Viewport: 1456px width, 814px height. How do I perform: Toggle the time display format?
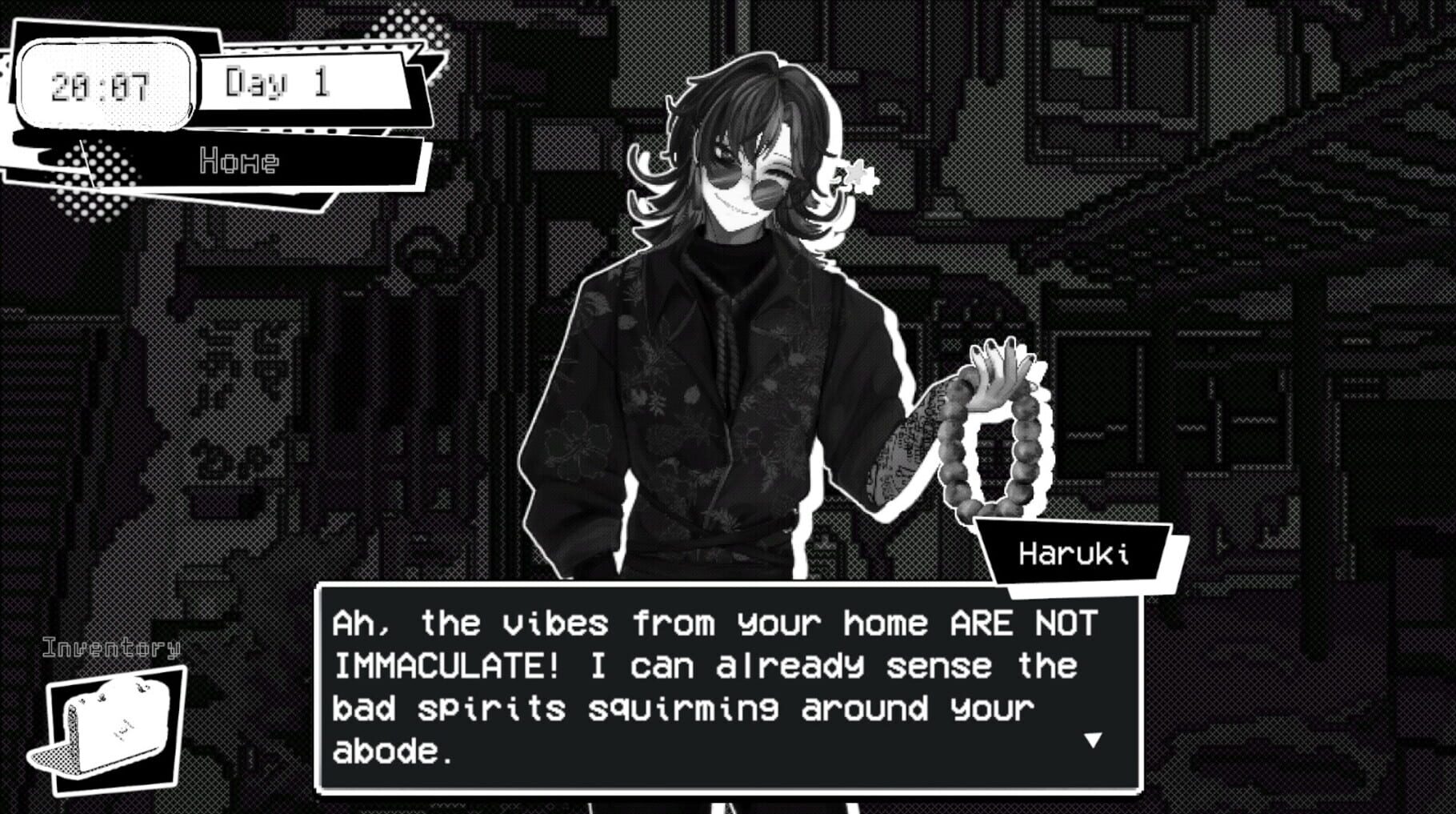[108, 86]
